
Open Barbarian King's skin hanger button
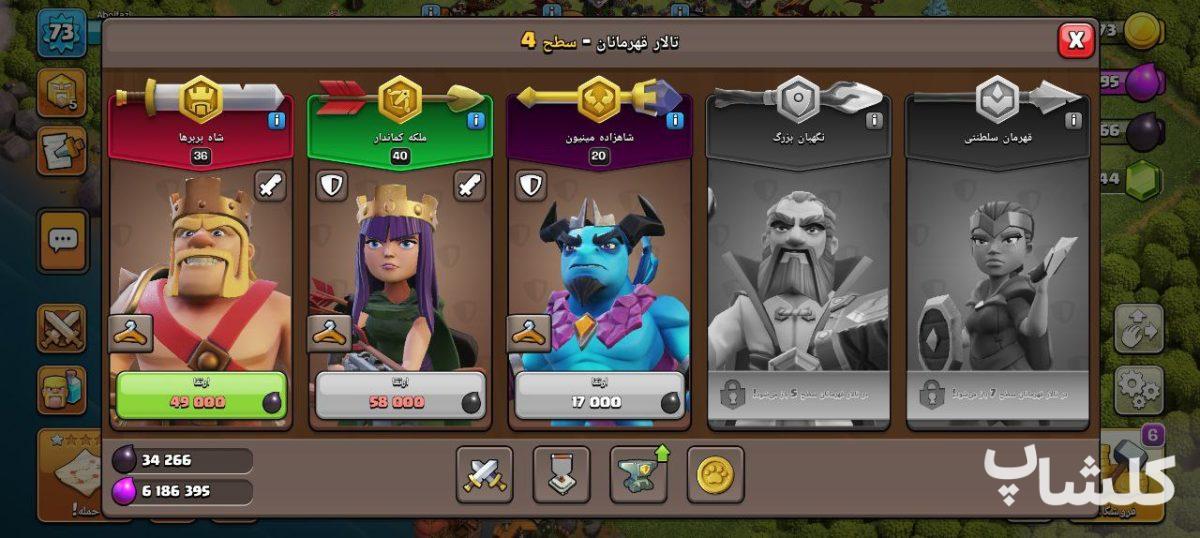(x=130, y=333)
